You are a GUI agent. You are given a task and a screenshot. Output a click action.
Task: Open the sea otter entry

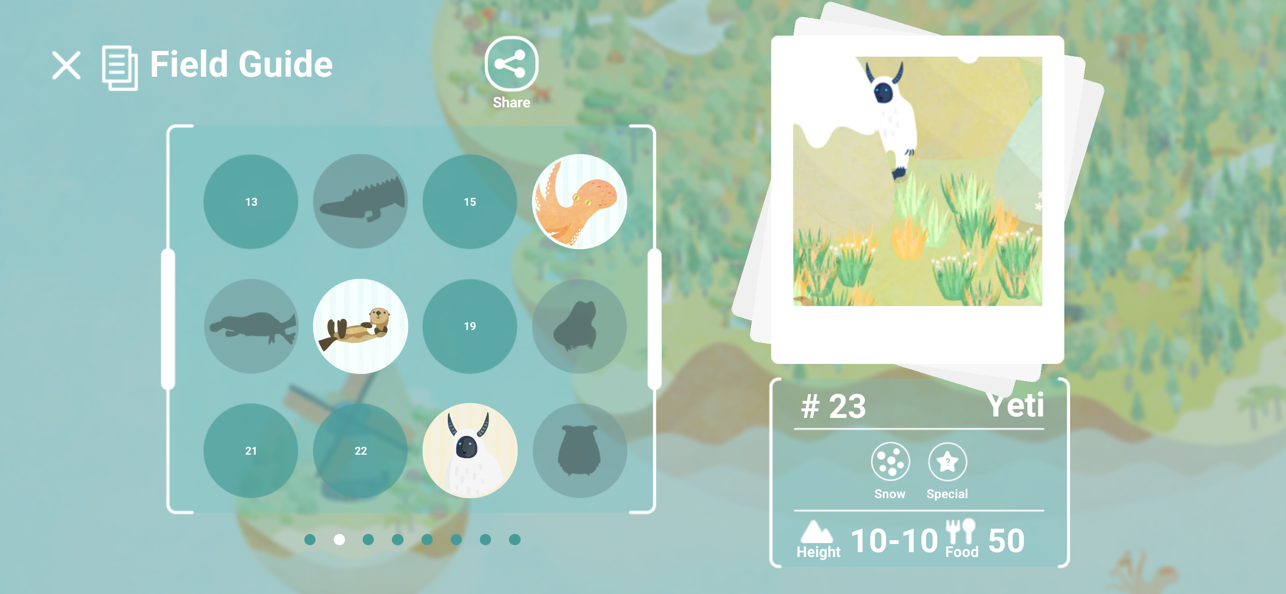pyautogui.click(x=360, y=327)
